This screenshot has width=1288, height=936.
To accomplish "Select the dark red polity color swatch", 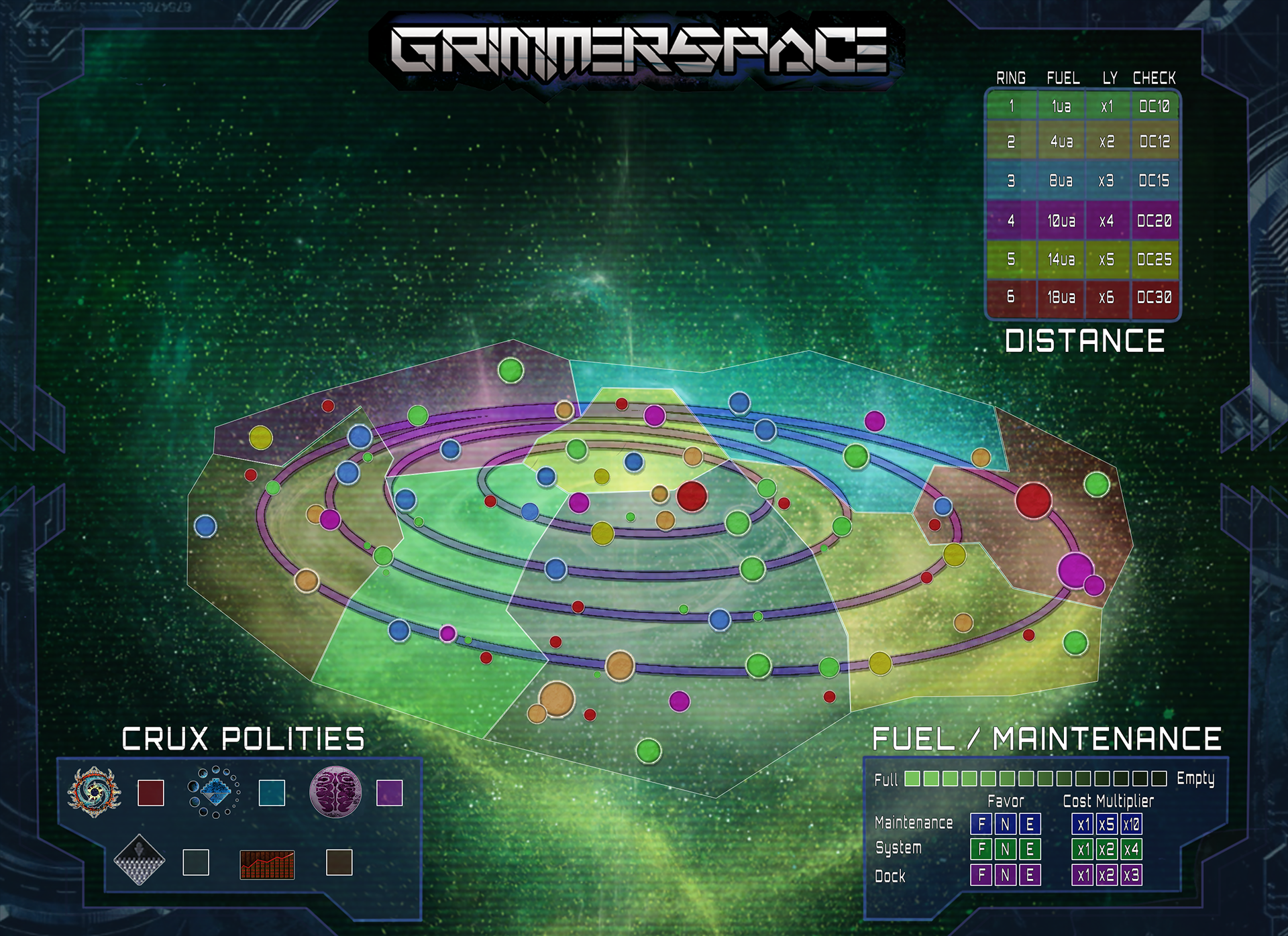I will coord(151,793).
